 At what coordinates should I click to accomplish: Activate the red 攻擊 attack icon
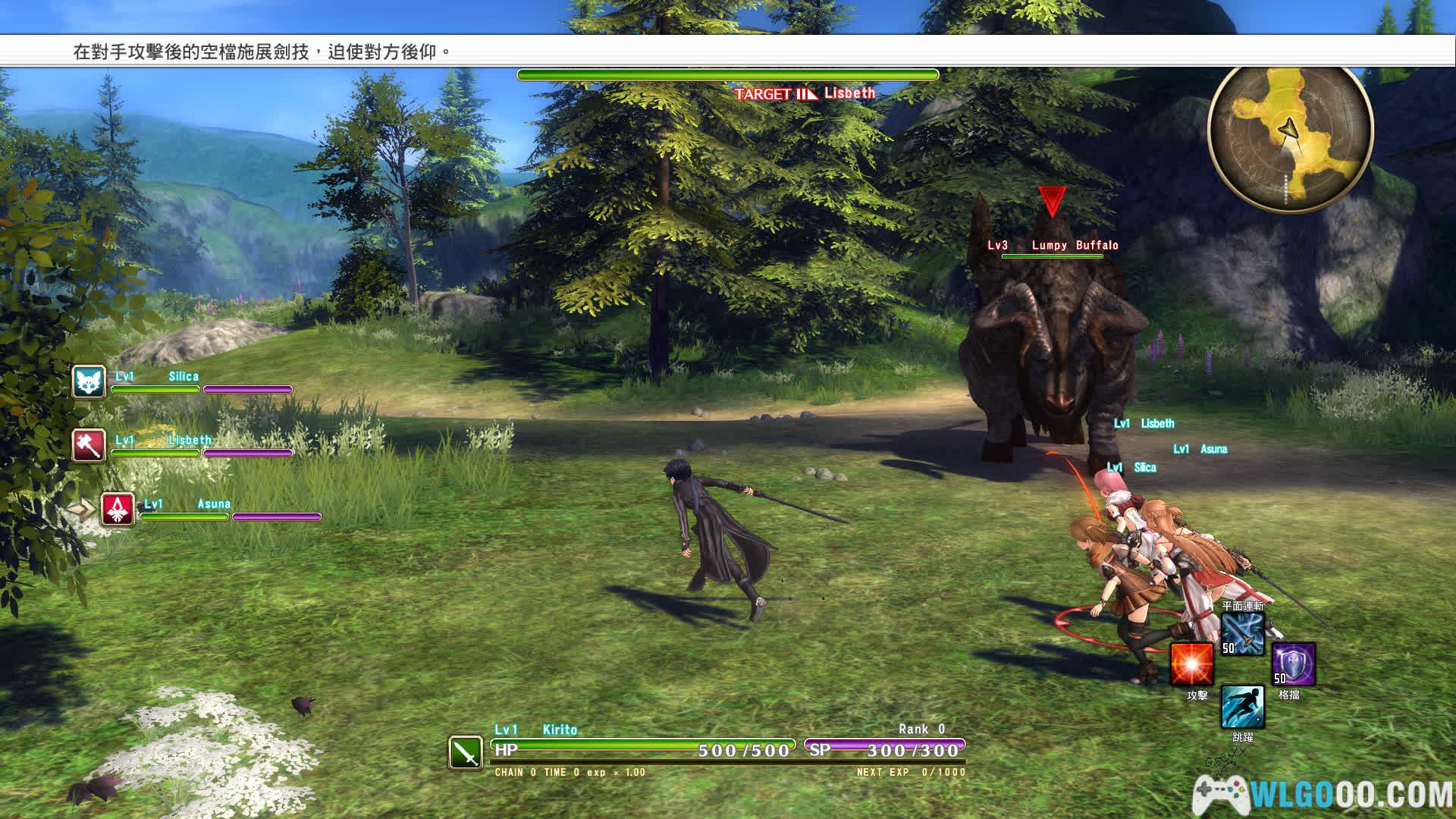coord(1191,664)
